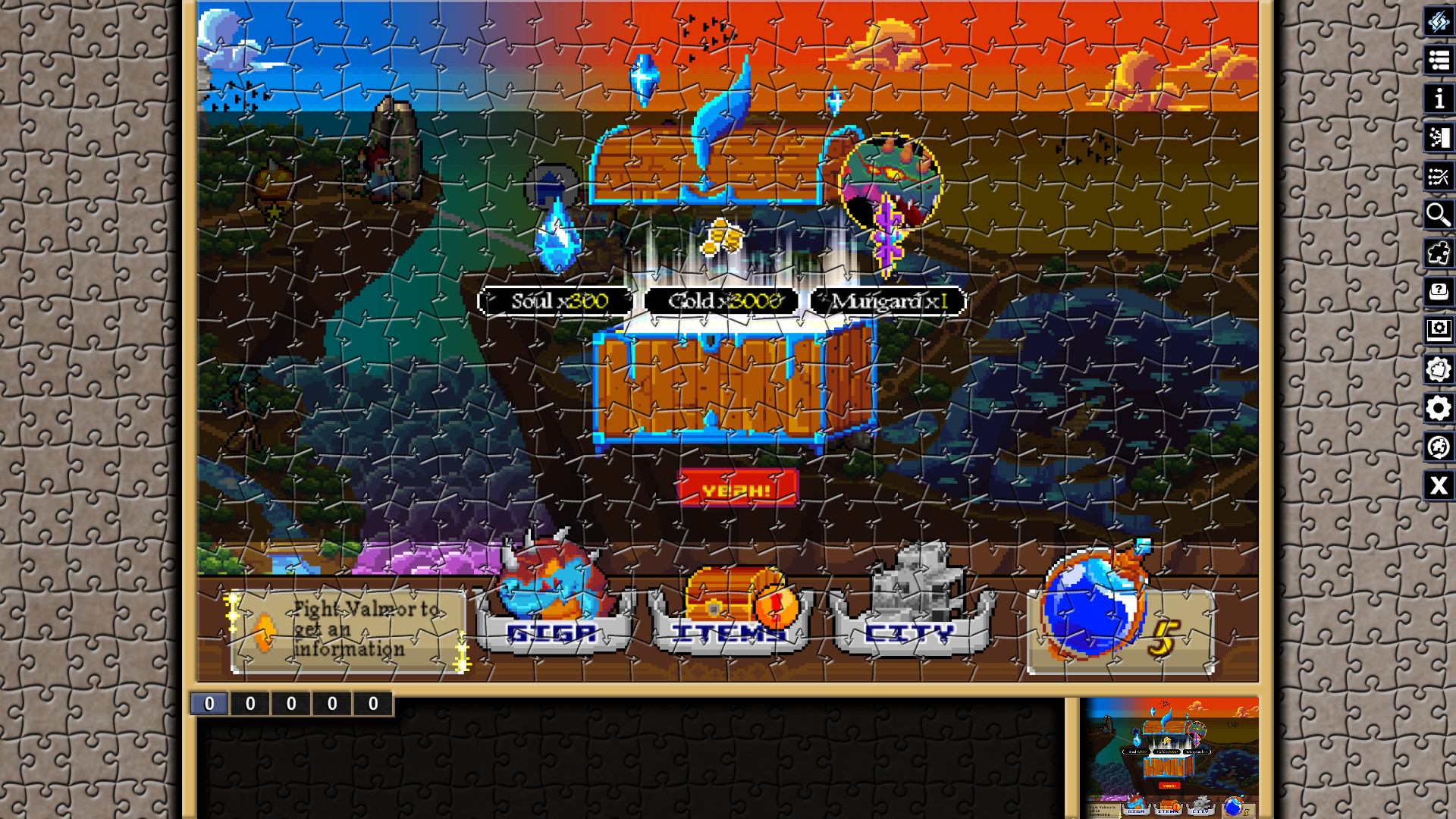
Task: Toggle the edge pieces filter
Action: tap(1439, 253)
